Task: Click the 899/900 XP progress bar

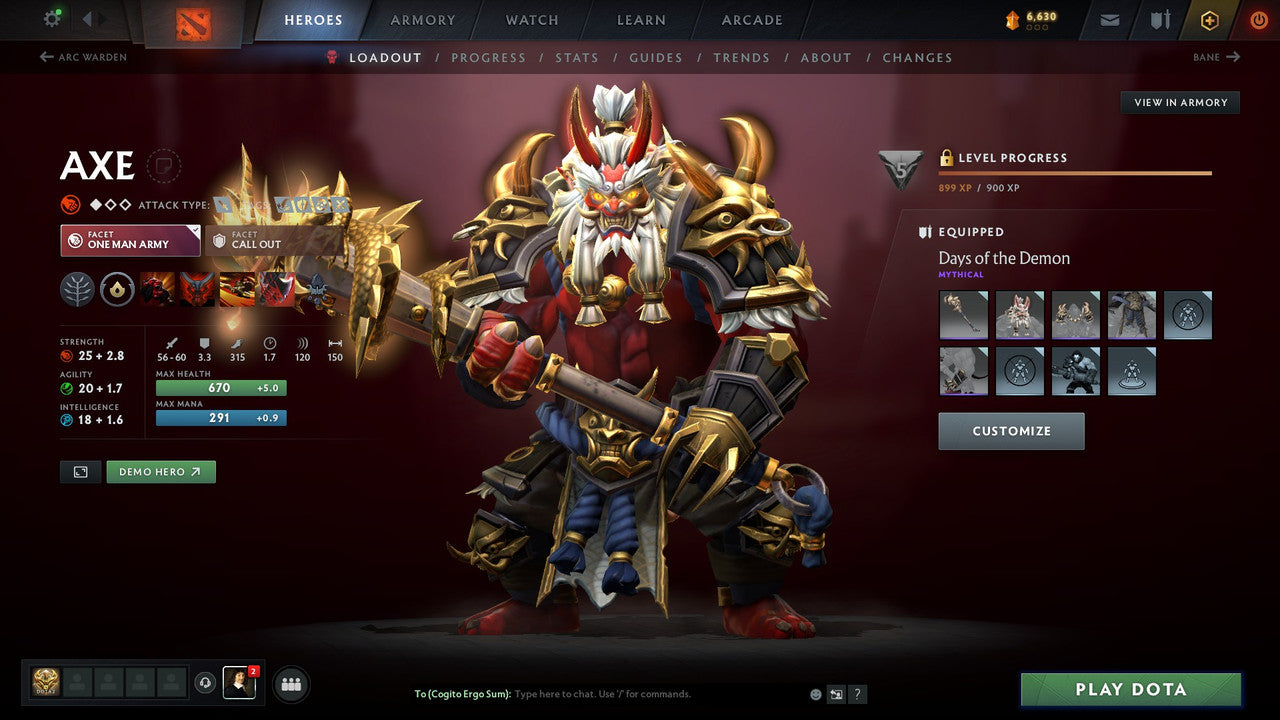Action: [x=1075, y=170]
